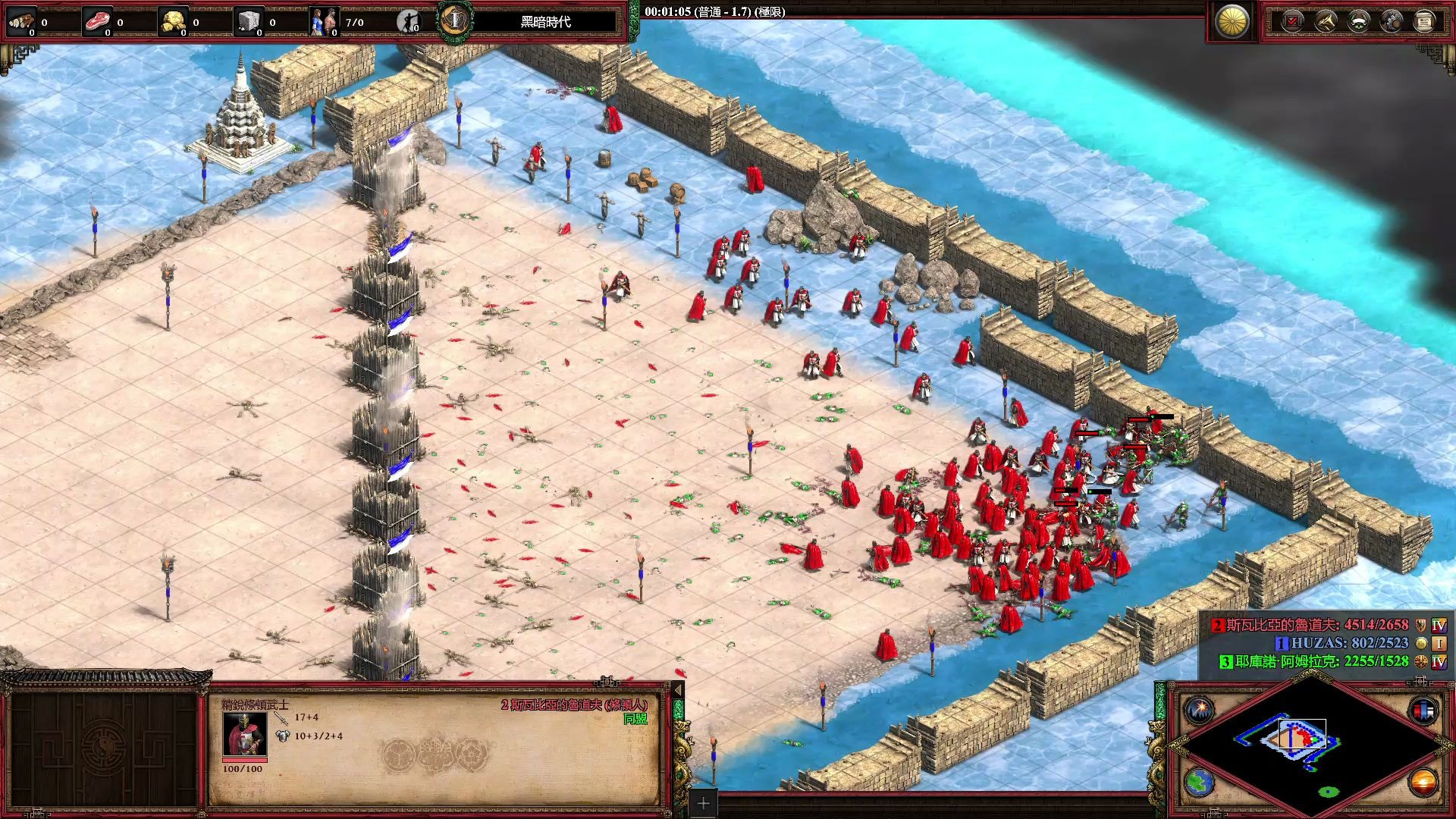Toggle the minimap player colors flags button

pos(1423,711)
